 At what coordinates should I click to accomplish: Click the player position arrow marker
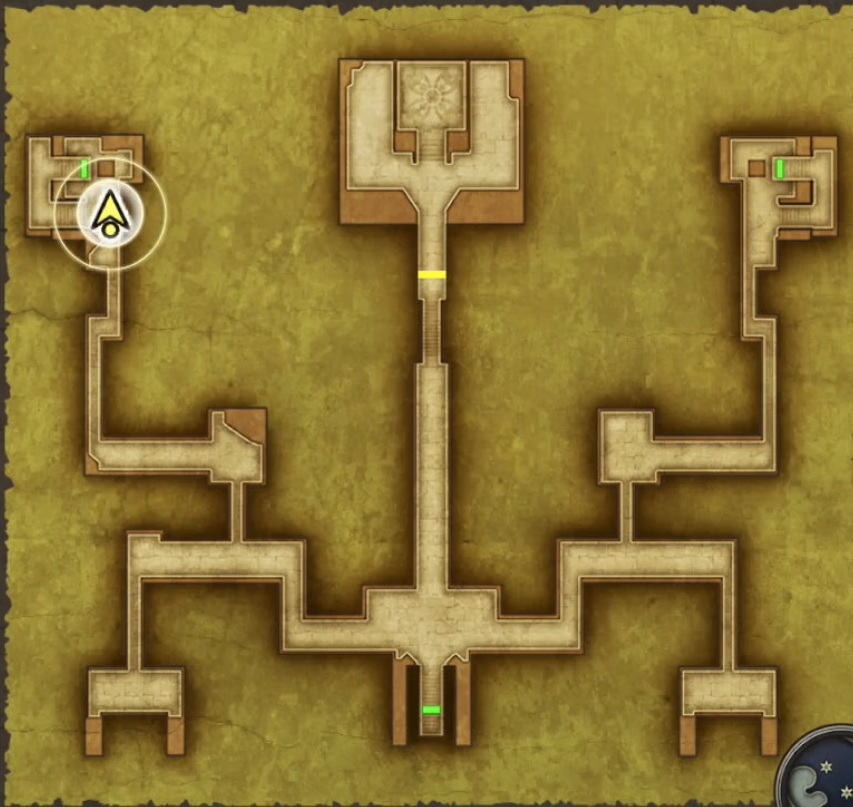point(108,212)
